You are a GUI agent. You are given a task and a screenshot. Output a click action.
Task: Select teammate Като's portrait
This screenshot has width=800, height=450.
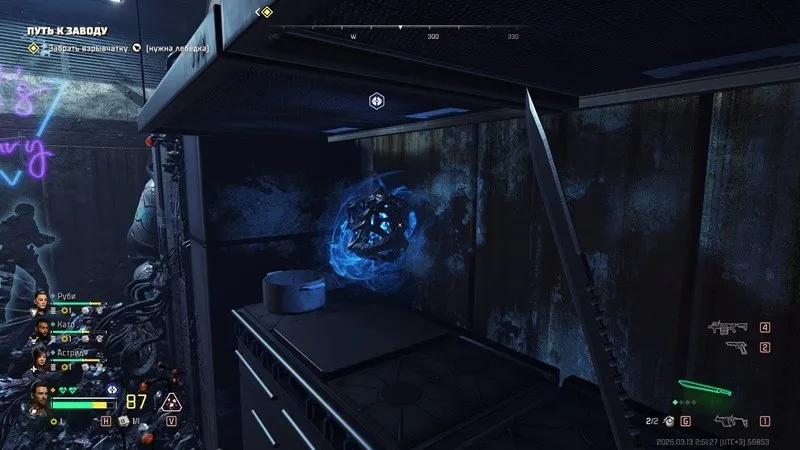43,329
